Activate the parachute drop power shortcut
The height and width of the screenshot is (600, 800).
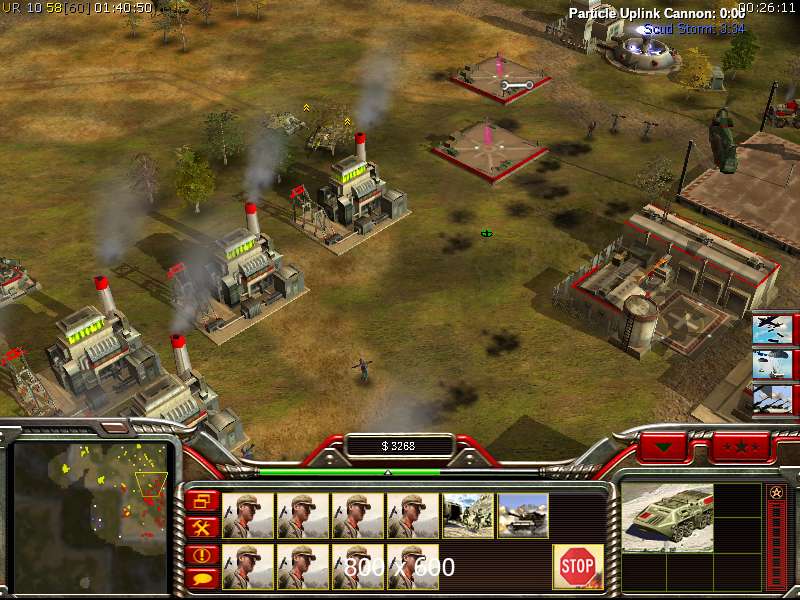[x=775, y=364]
